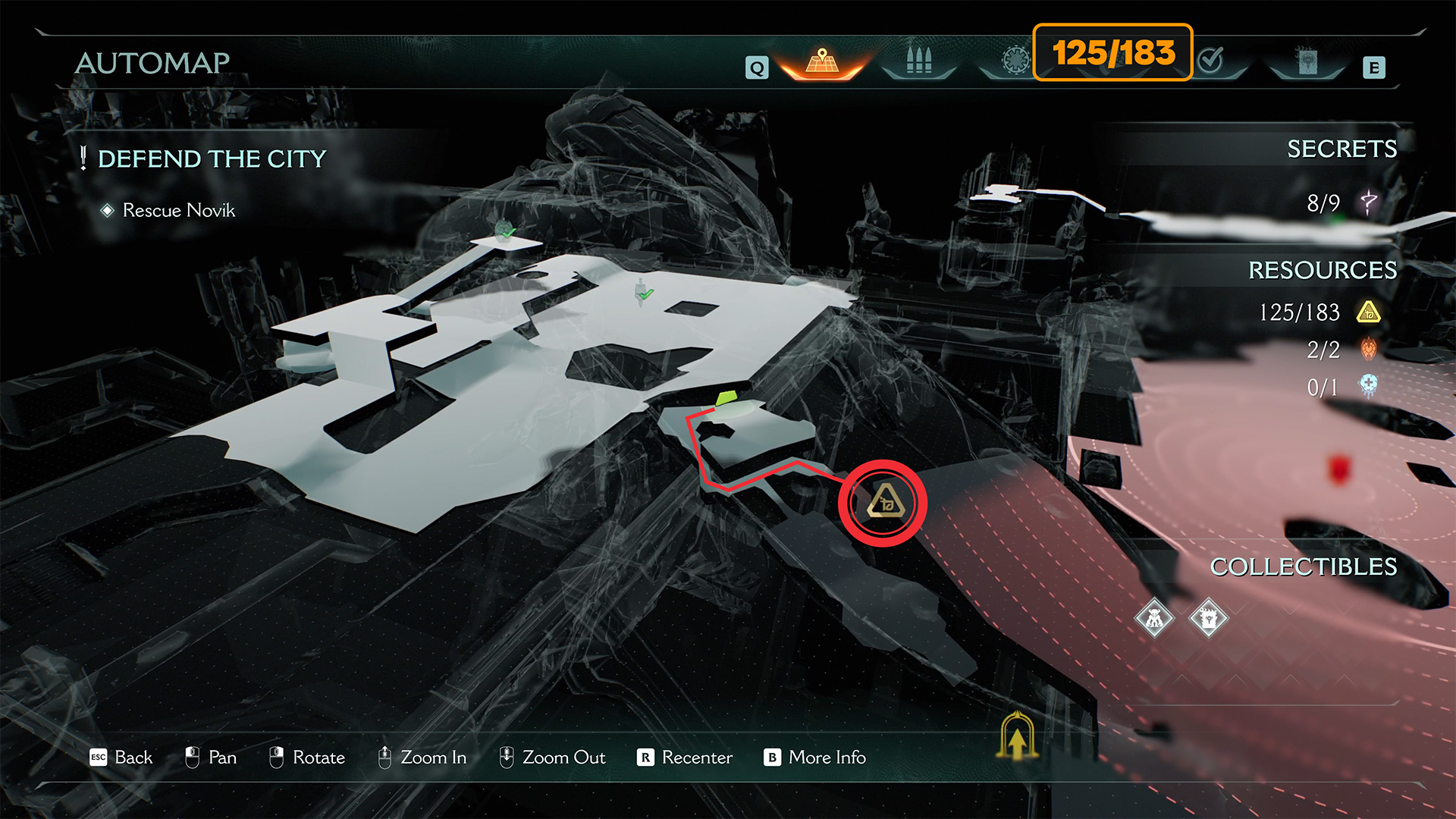
Task: Click the red marker on the map
Action: pos(1339,469)
